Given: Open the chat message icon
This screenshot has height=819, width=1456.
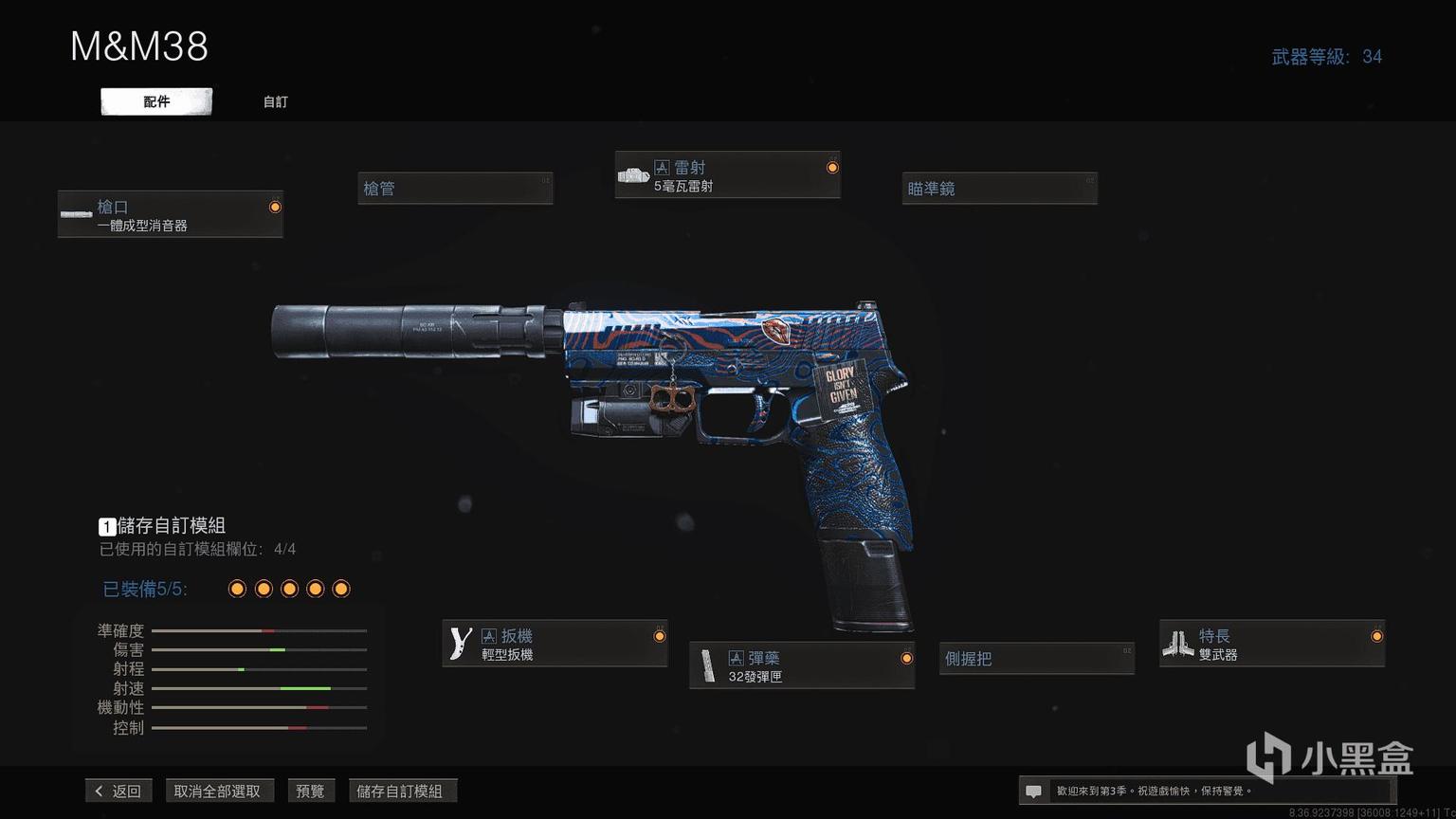Looking at the screenshot, I should pyautogui.click(x=1034, y=791).
